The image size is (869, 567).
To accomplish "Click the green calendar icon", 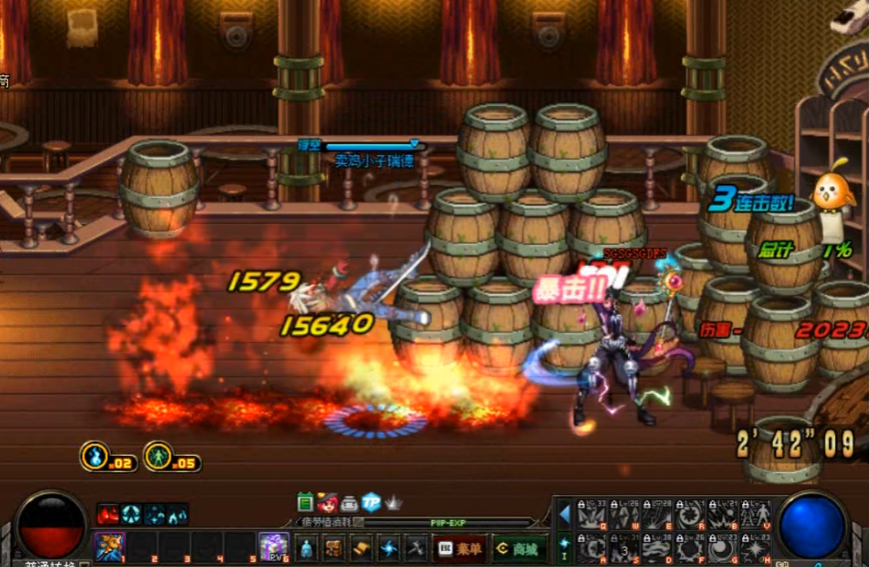I will tap(306, 502).
